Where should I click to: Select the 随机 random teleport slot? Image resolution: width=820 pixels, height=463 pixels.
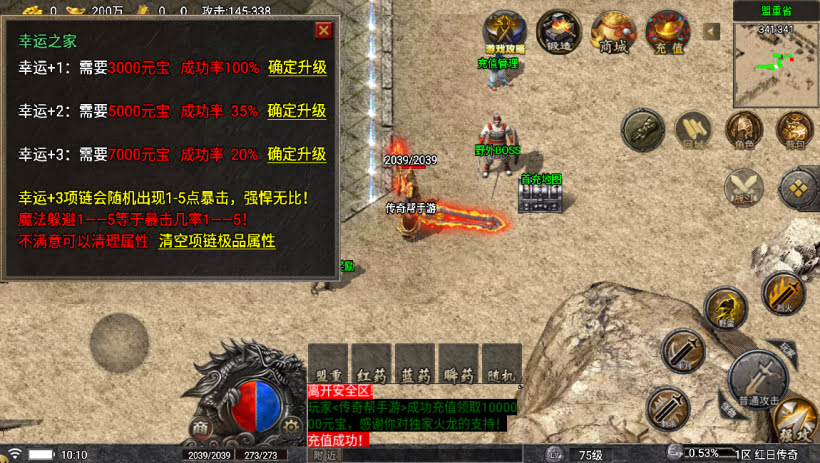(501, 364)
